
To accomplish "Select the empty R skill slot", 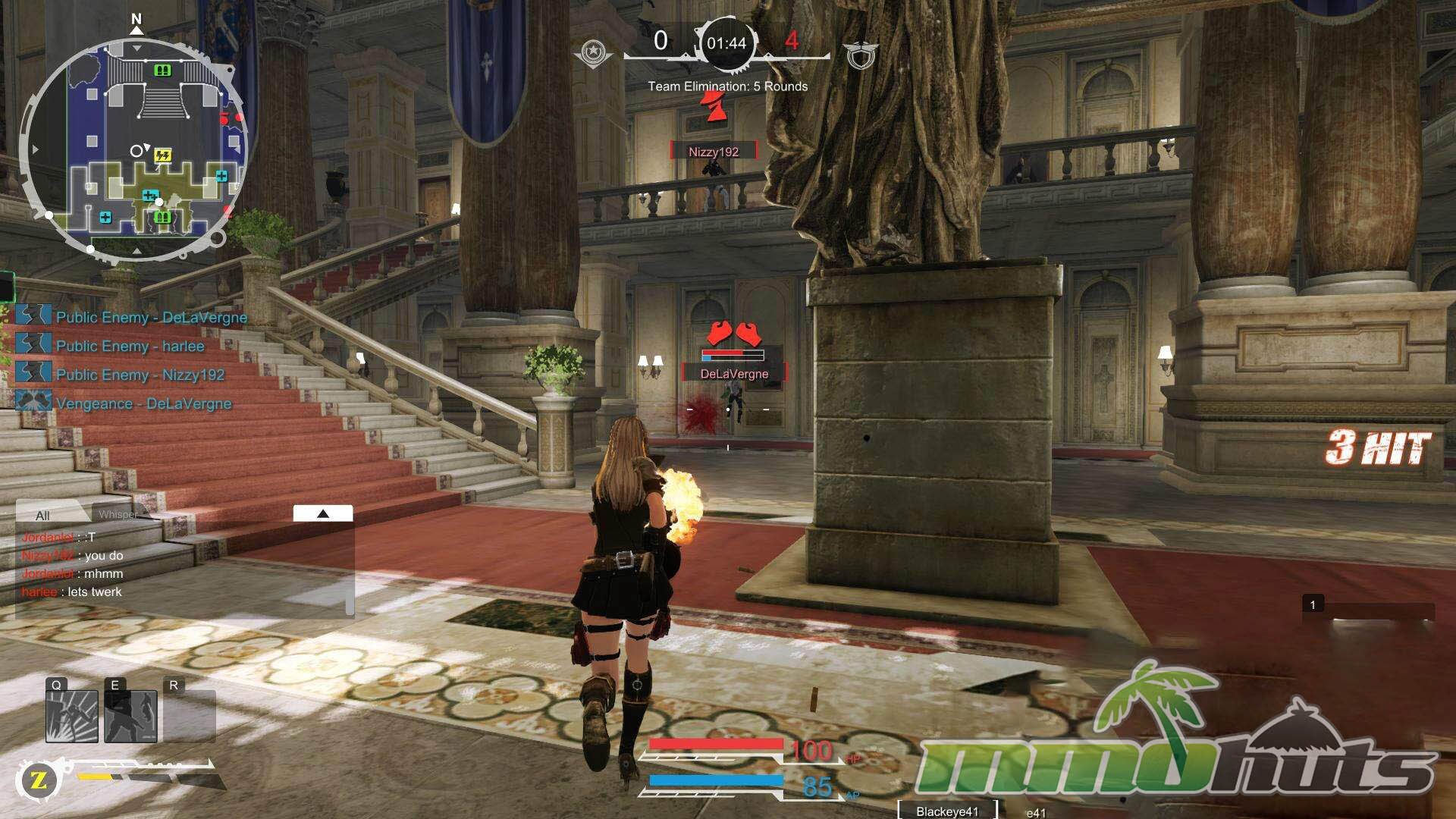I will 190,716.
